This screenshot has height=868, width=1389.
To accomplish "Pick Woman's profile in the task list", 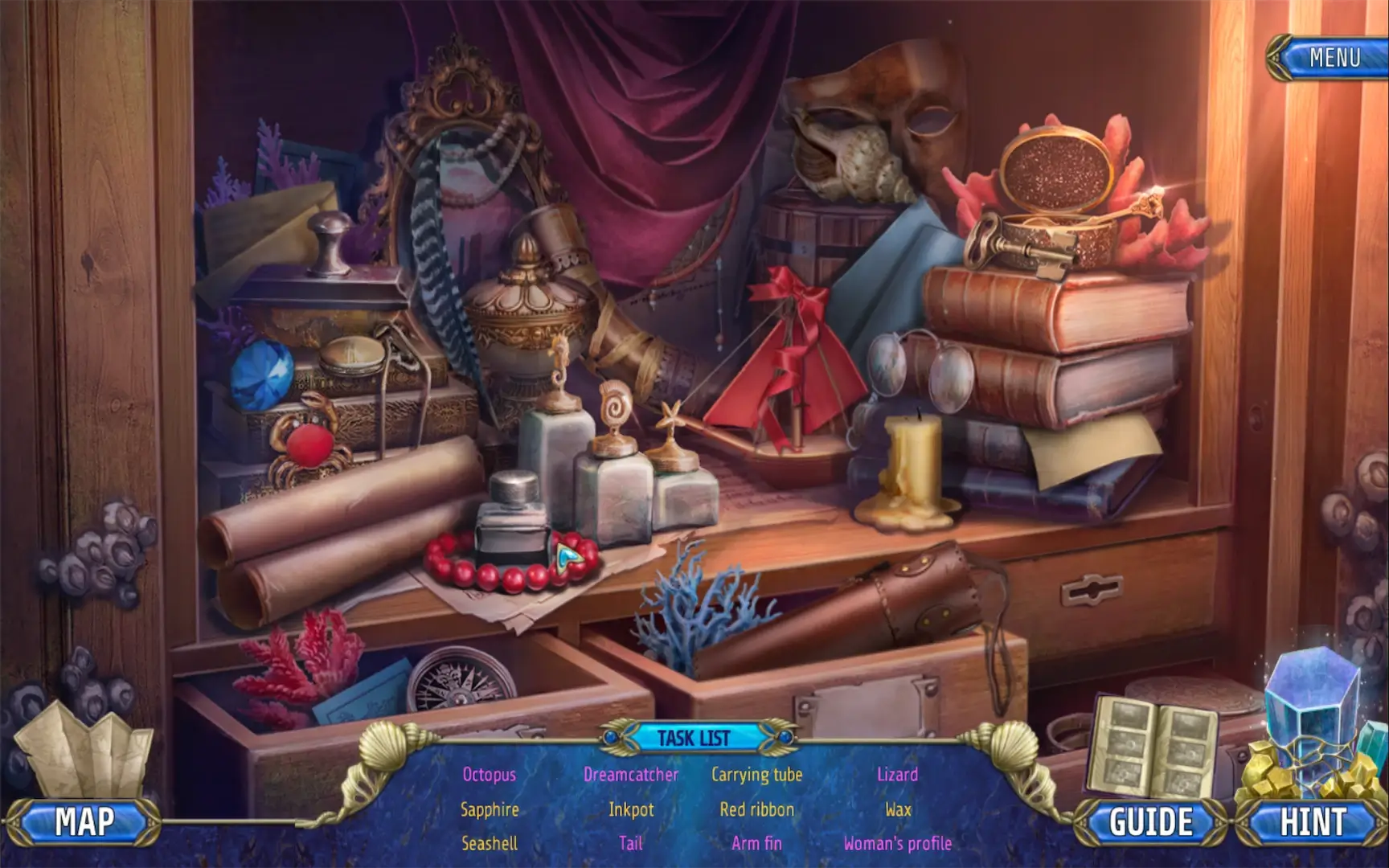I will click(x=897, y=843).
